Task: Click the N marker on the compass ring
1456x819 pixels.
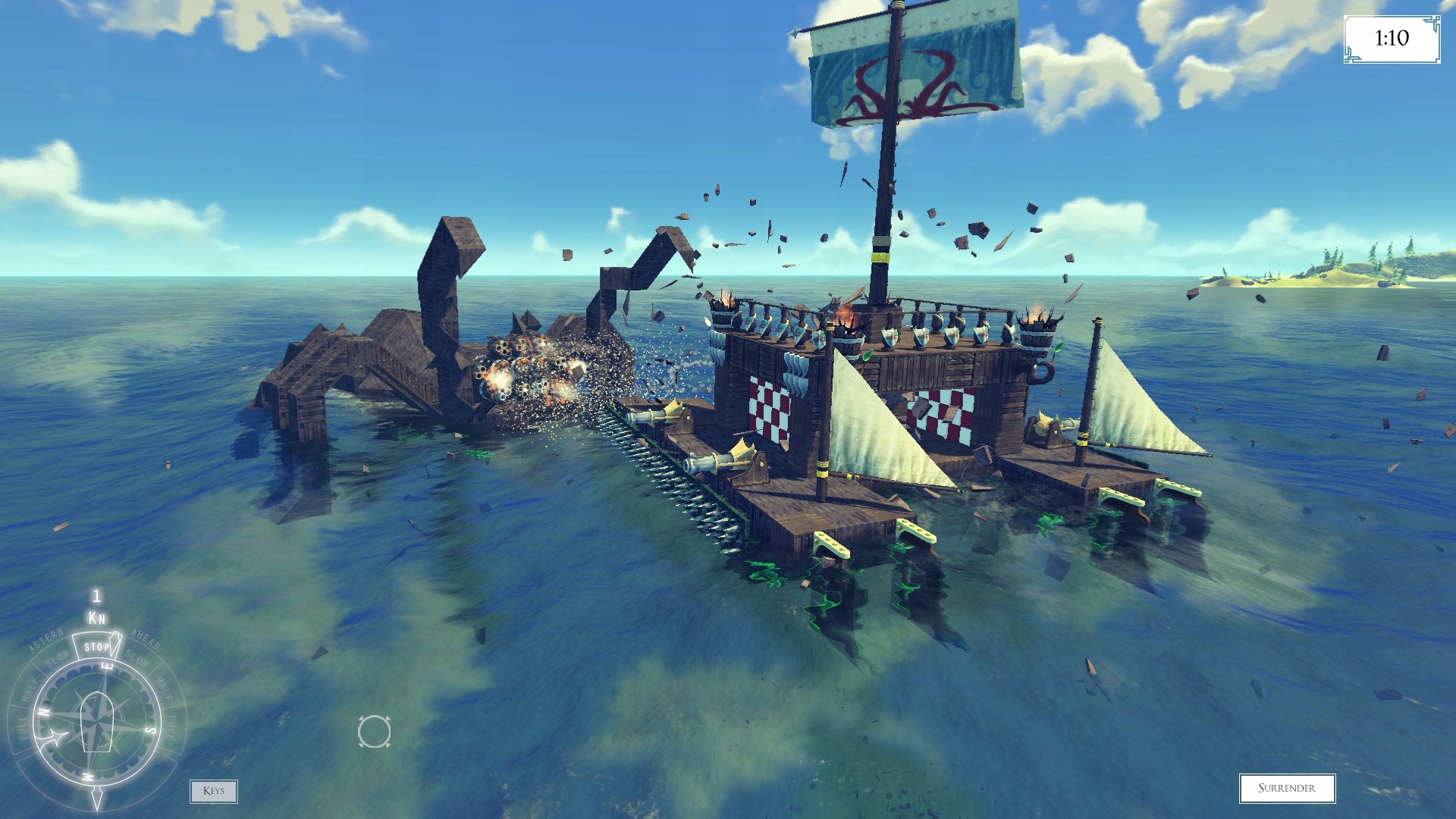Action: click(x=43, y=711)
